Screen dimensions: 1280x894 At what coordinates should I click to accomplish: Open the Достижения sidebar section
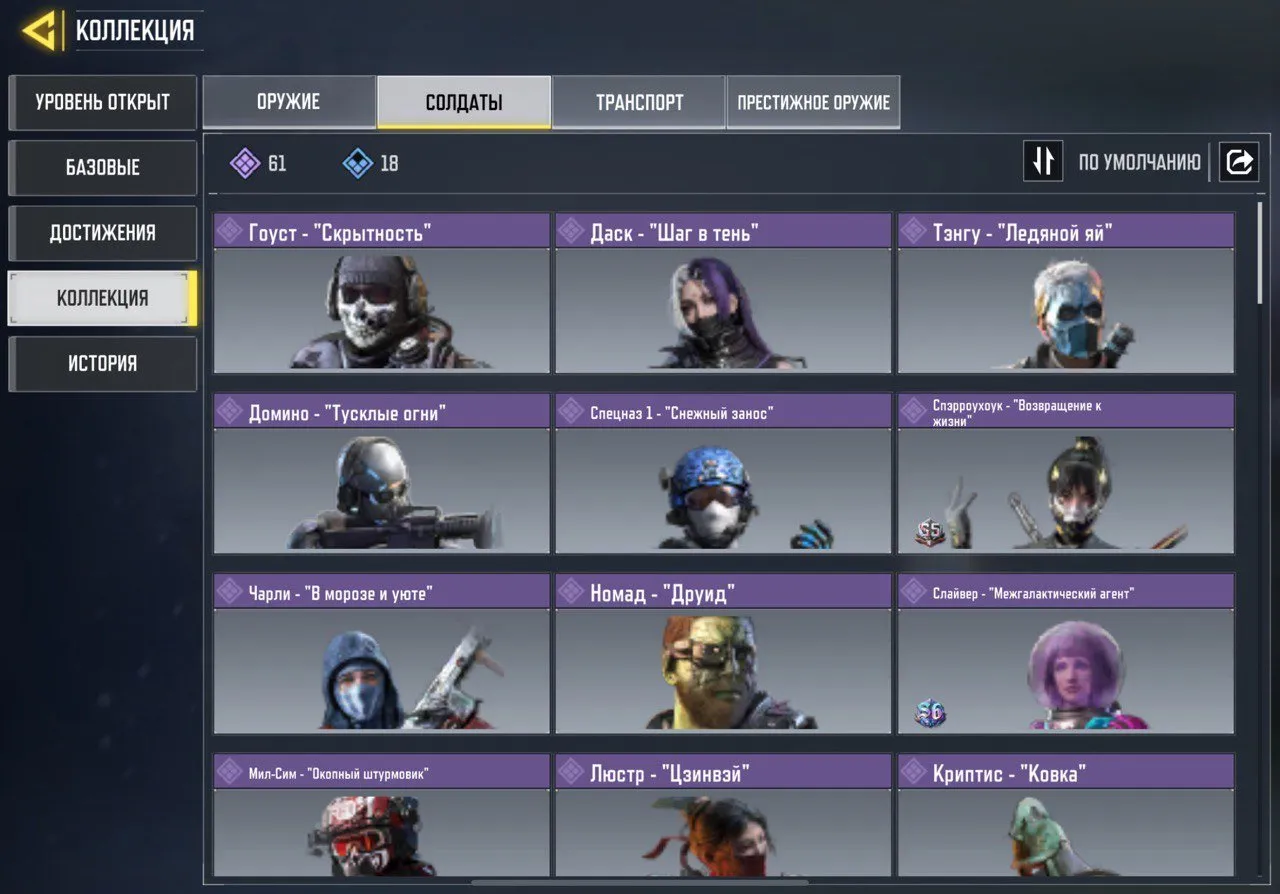tap(102, 233)
